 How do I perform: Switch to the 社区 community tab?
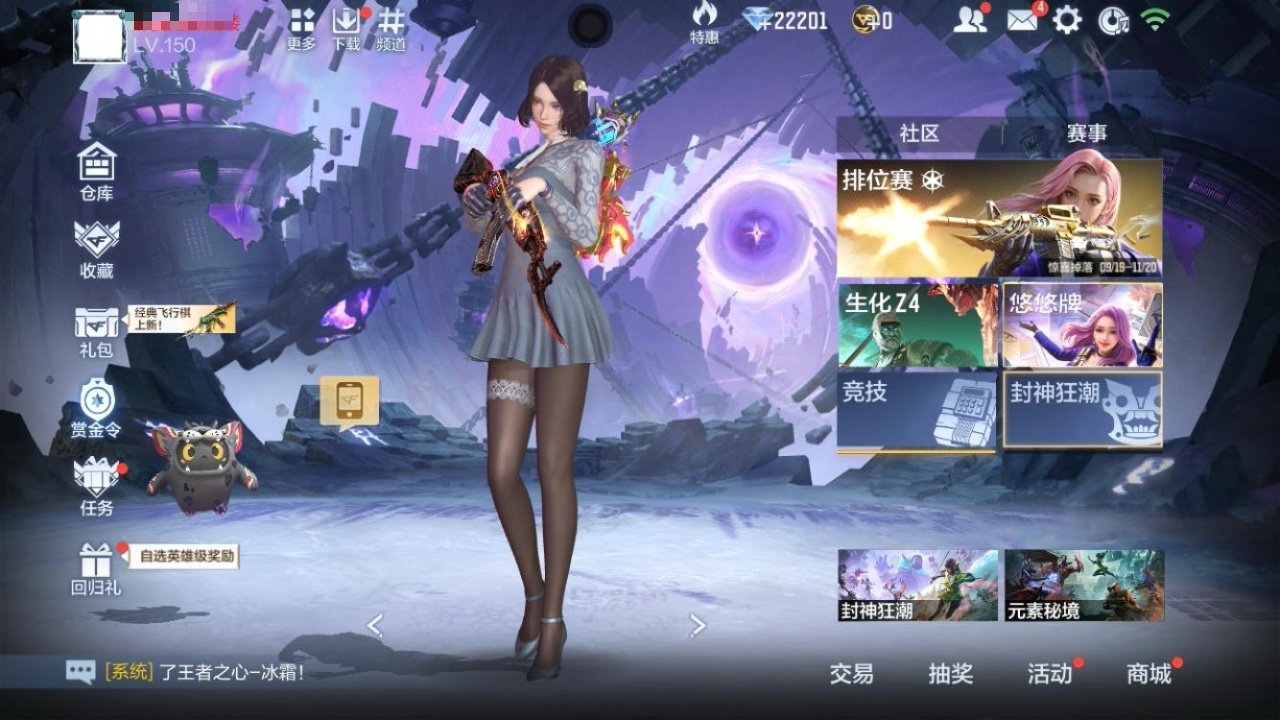coord(919,134)
